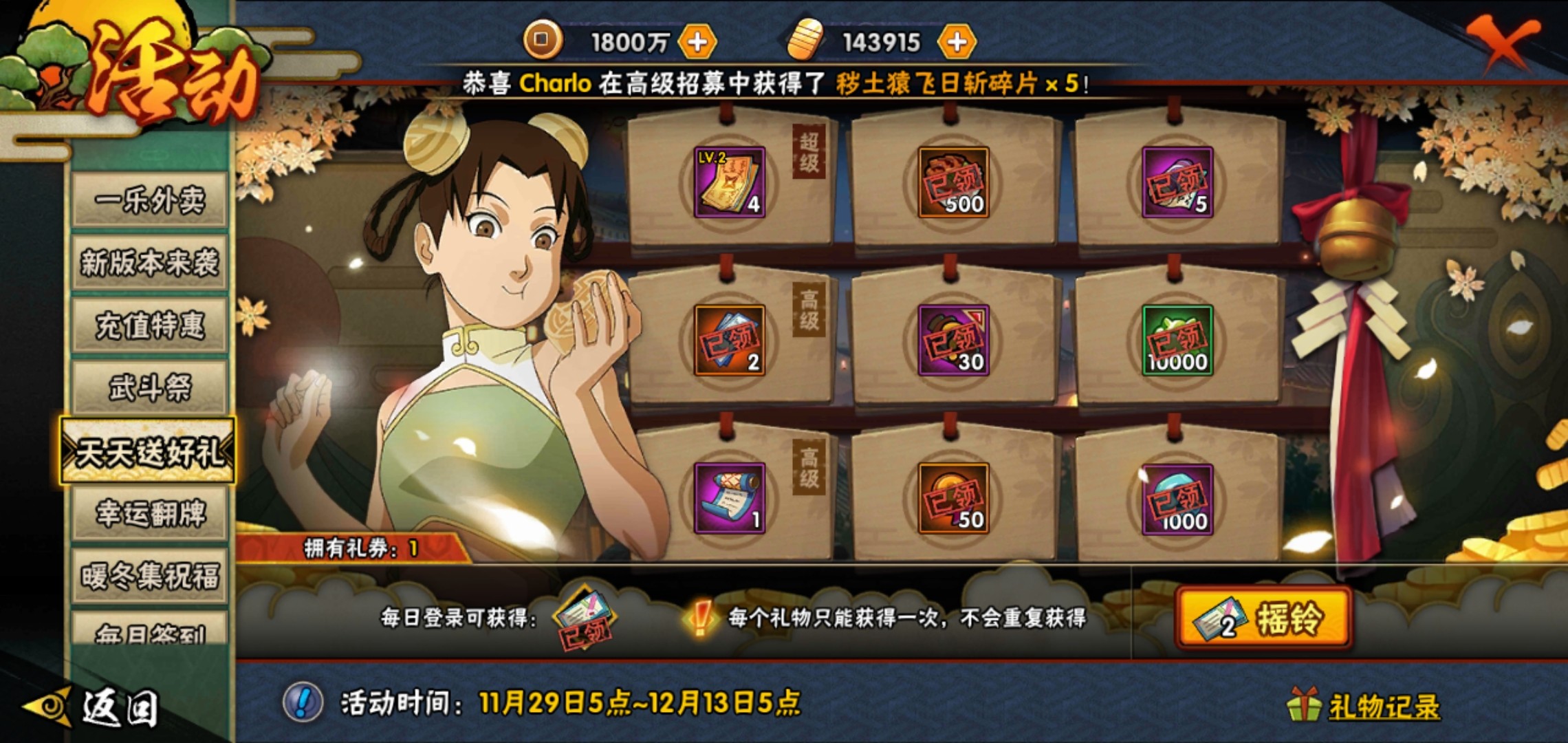This screenshot has height=743, width=1568.
Task: View the claimed 10000 green reward
Action: point(1177,341)
